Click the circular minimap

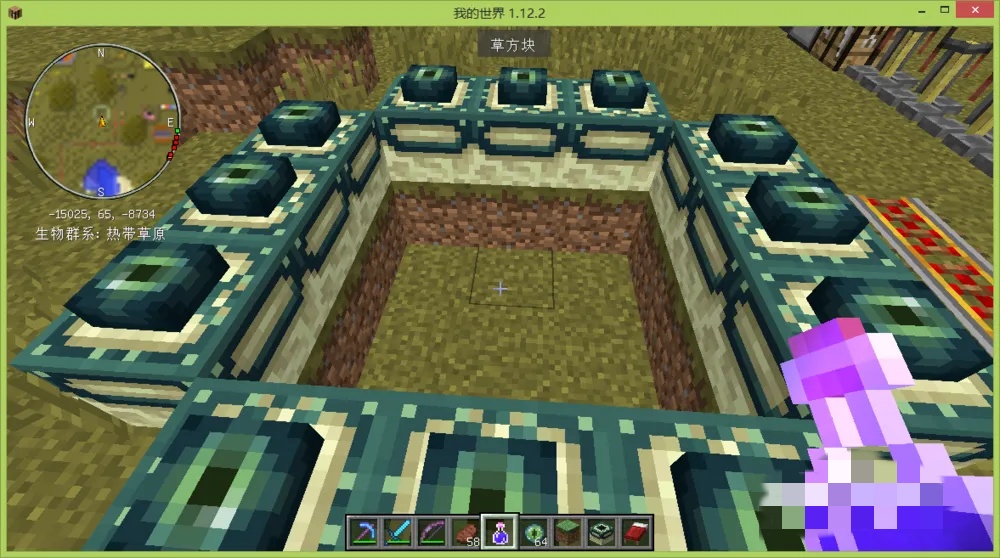[102, 122]
